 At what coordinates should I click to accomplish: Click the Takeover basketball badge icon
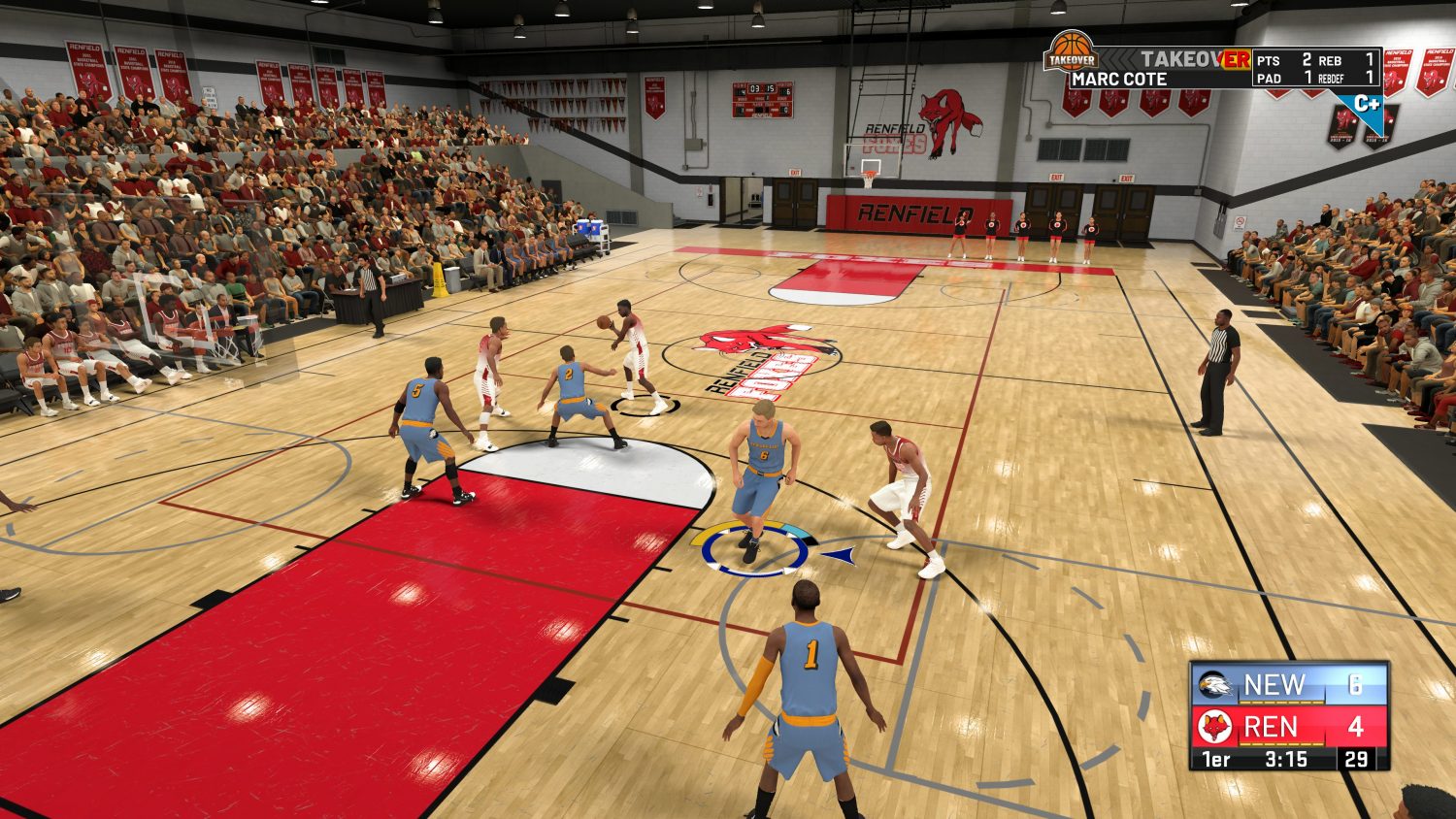(x=1071, y=52)
